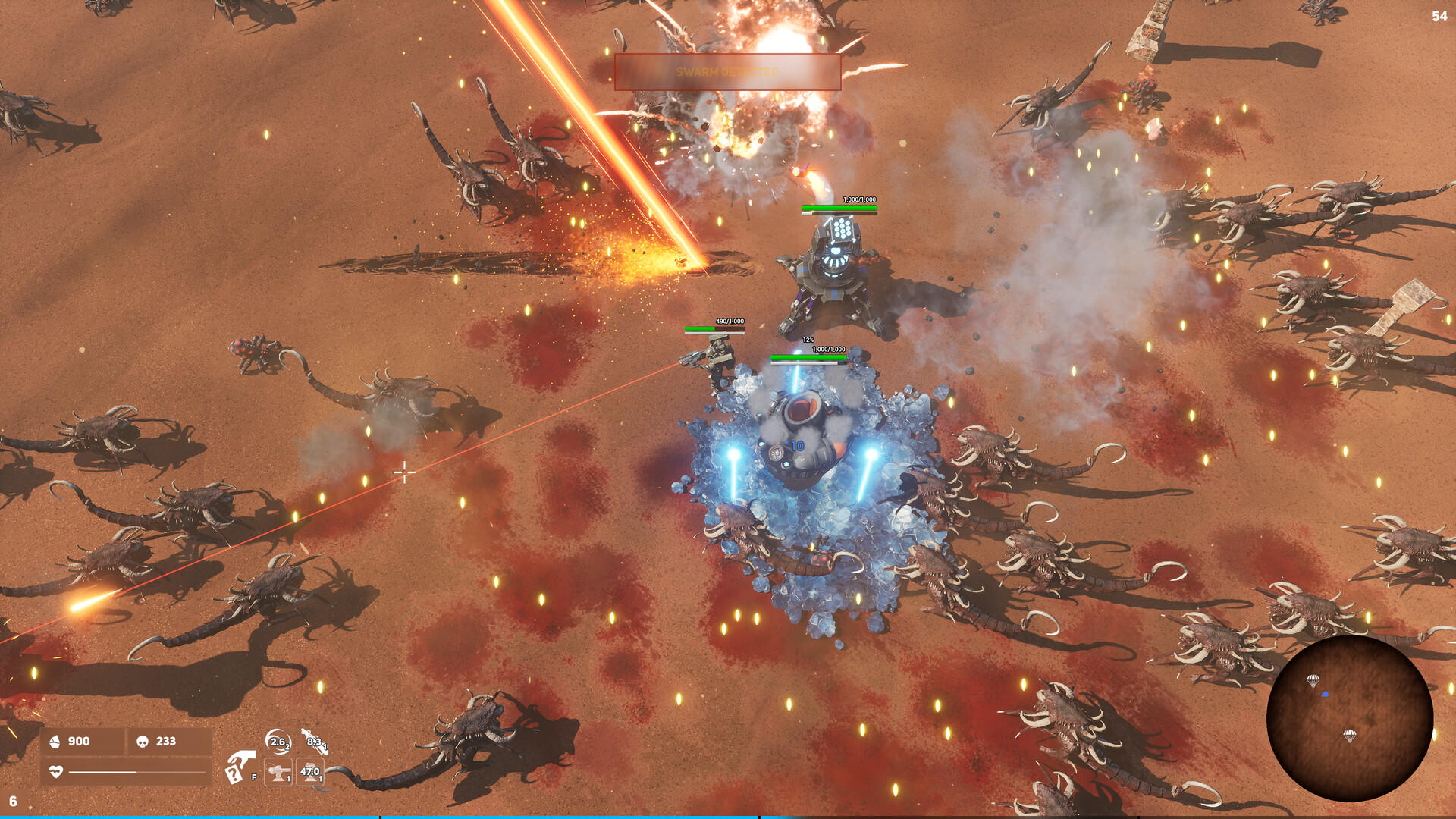Click the aiming crosshair reticle
This screenshot has height=819, width=1456.
[406, 472]
